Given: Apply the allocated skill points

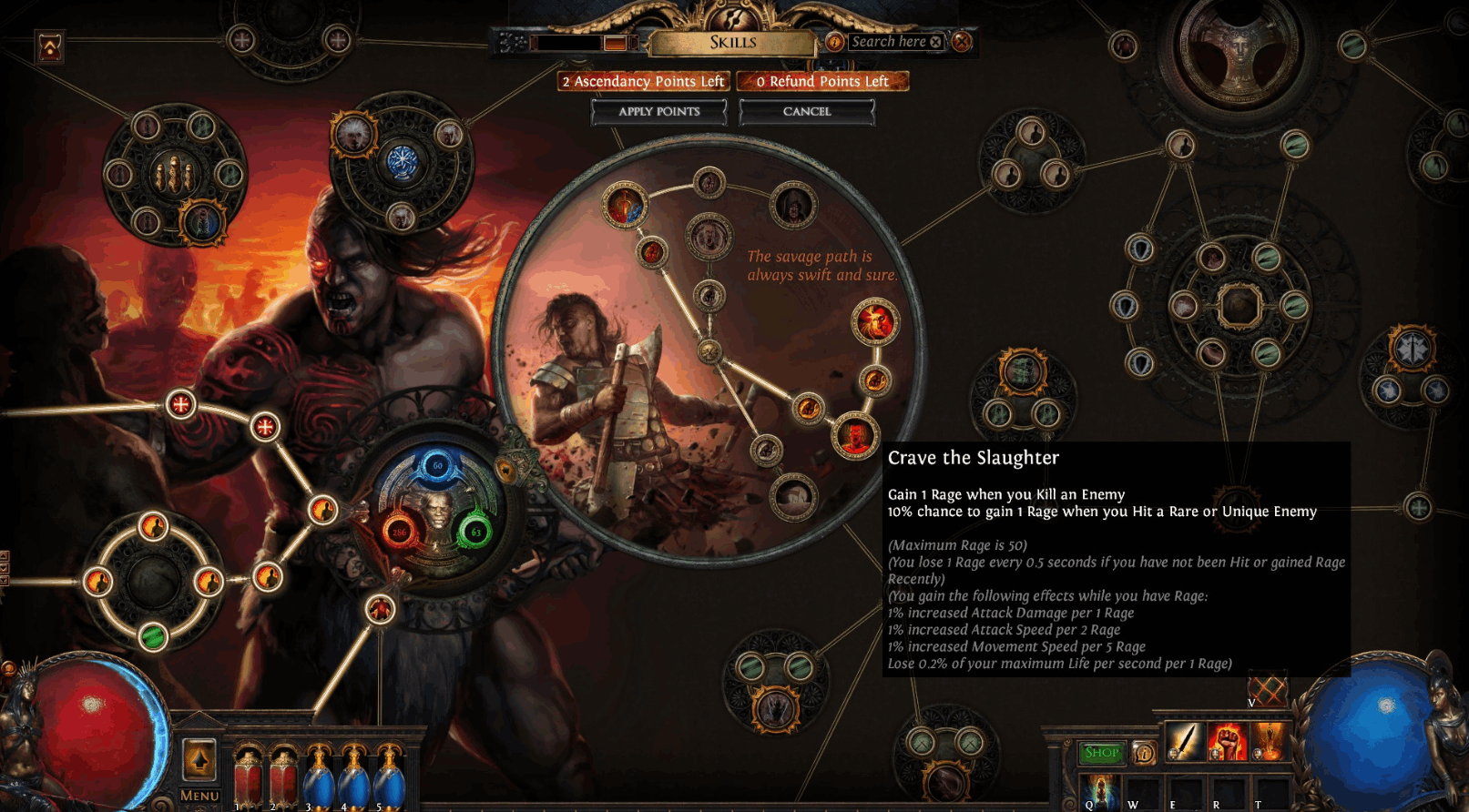Looking at the screenshot, I should (658, 111).
